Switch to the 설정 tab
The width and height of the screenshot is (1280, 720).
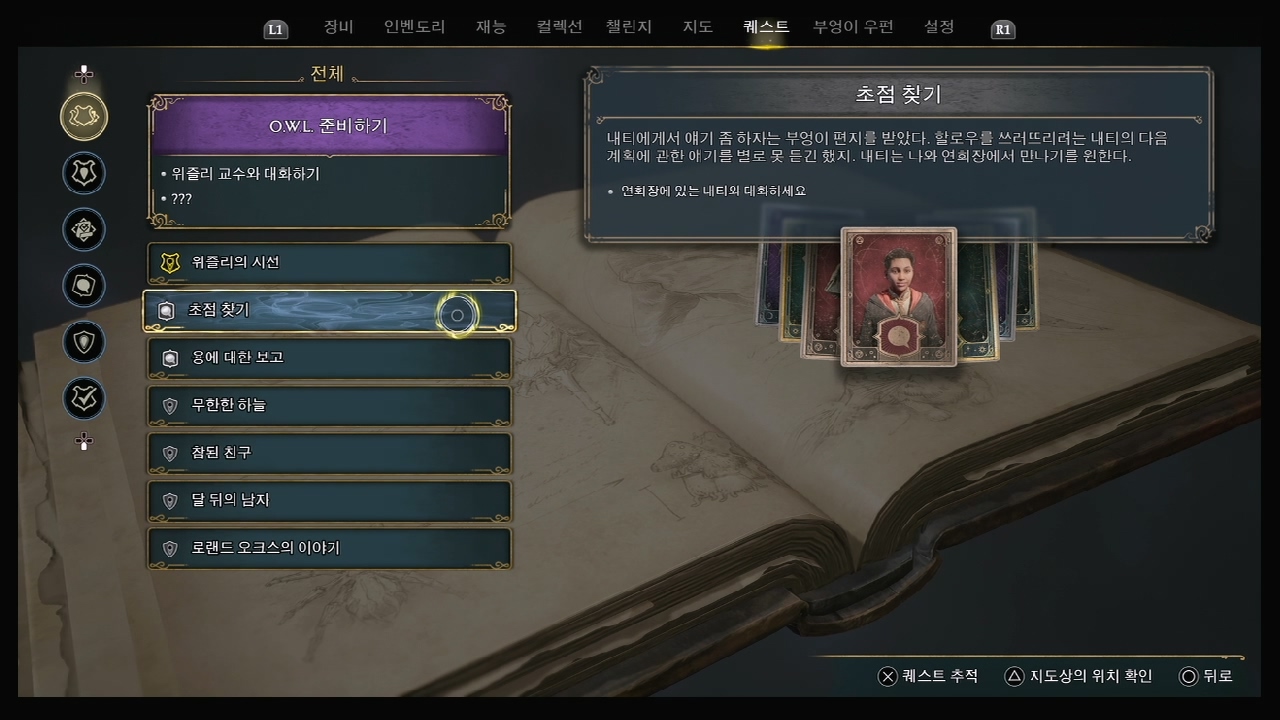pyautogui.click(x=938, y=27)
